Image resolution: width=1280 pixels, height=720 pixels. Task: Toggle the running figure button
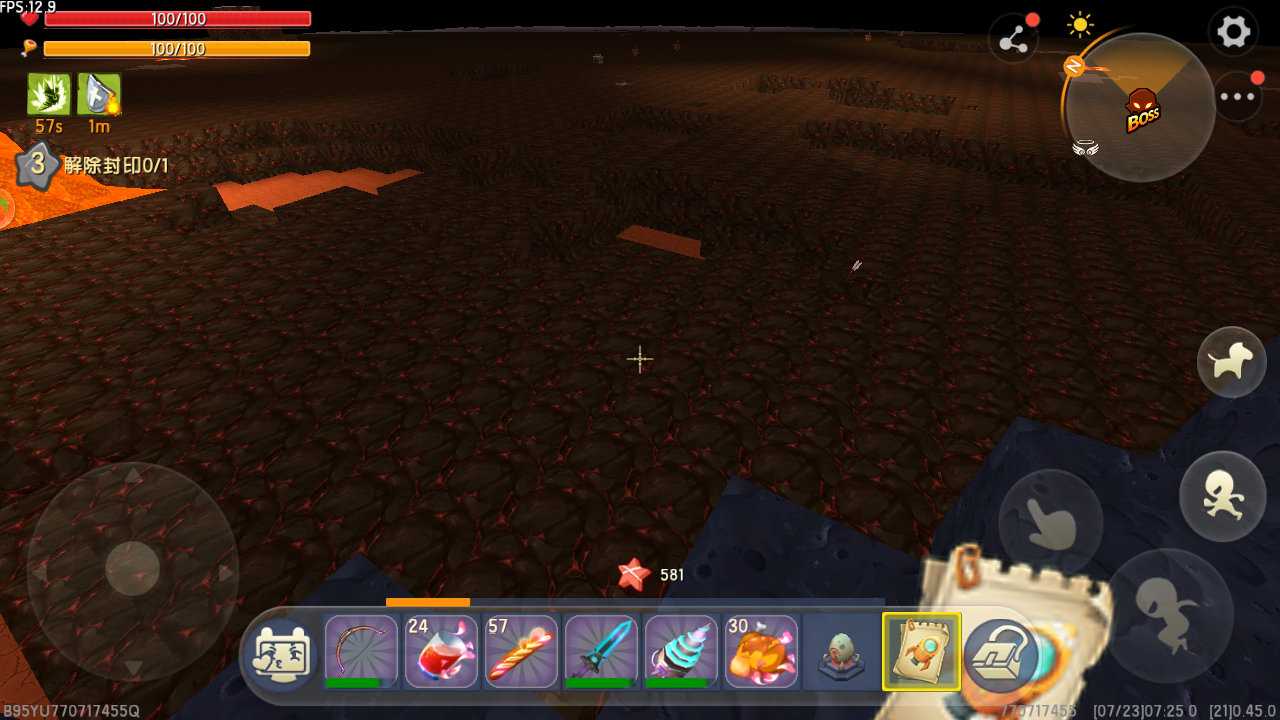click(x=1223, y=496)
